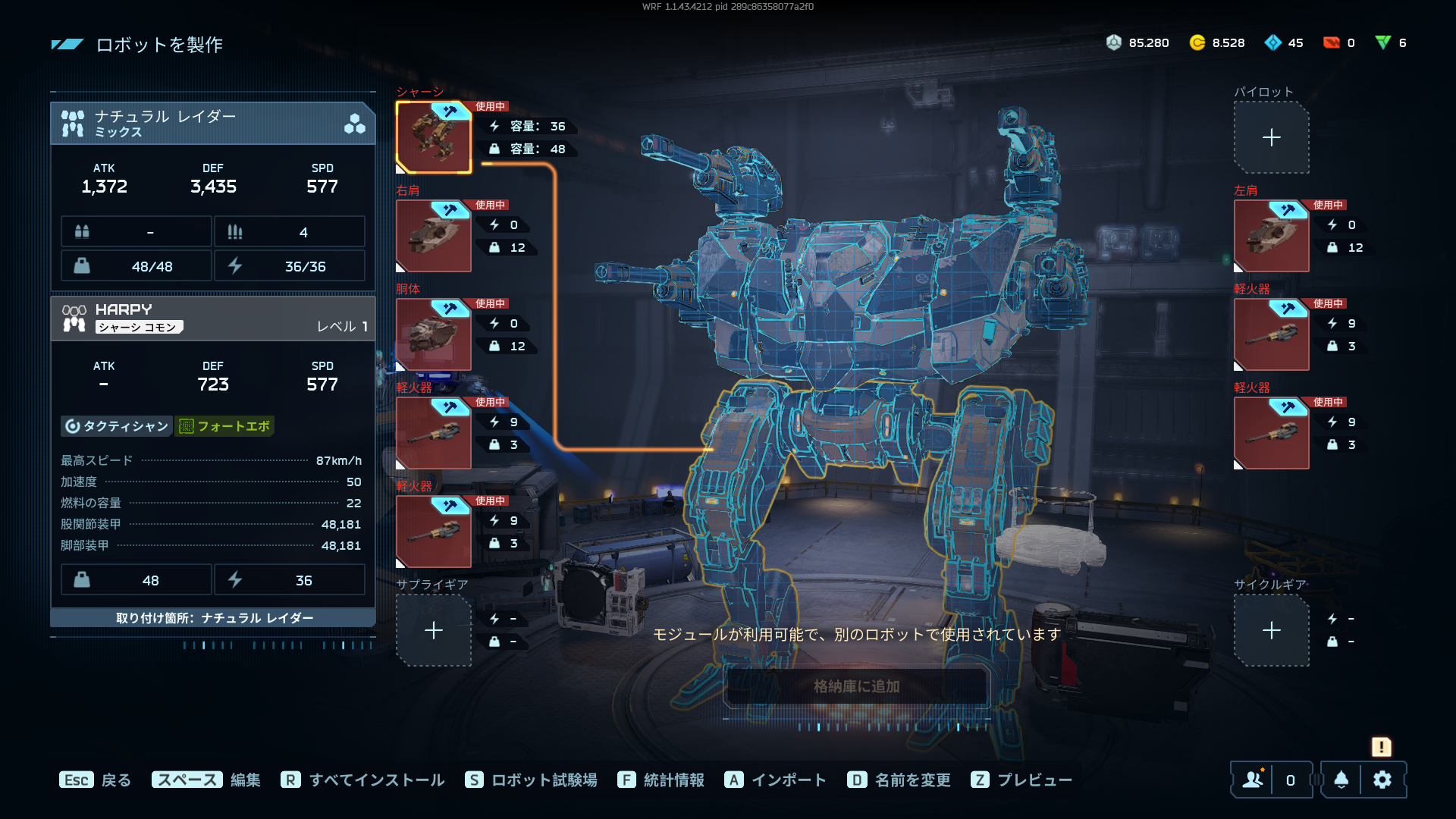The image size is (1456, 819).
Task: Open the empty サプライギア slot
Action: click(x=434, y=630)
